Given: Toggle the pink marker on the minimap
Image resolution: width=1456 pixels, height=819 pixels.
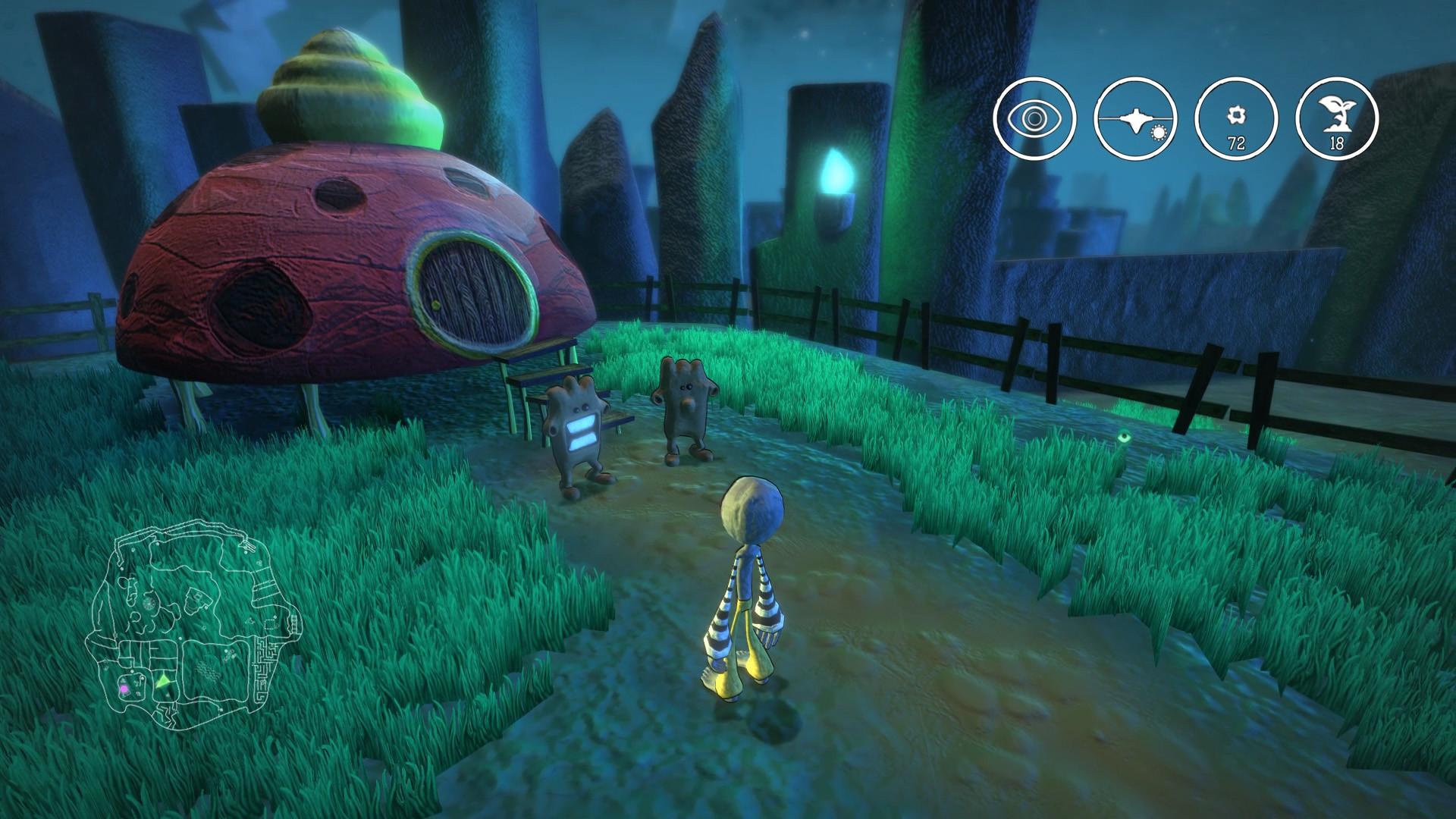Looking at the screenshot, I should [x=124, y=689].
